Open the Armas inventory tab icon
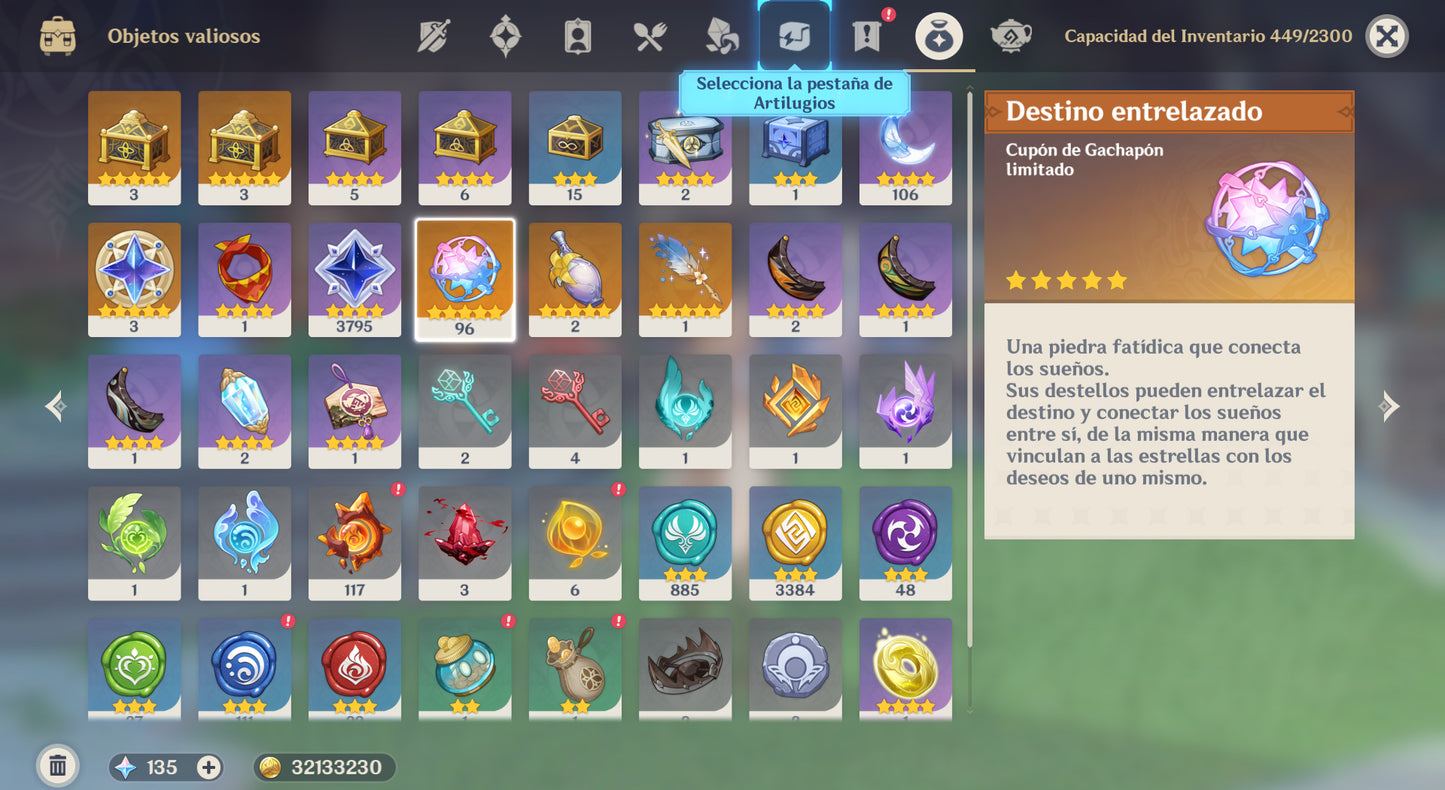The image size is (1445, 790). (435, 35)
